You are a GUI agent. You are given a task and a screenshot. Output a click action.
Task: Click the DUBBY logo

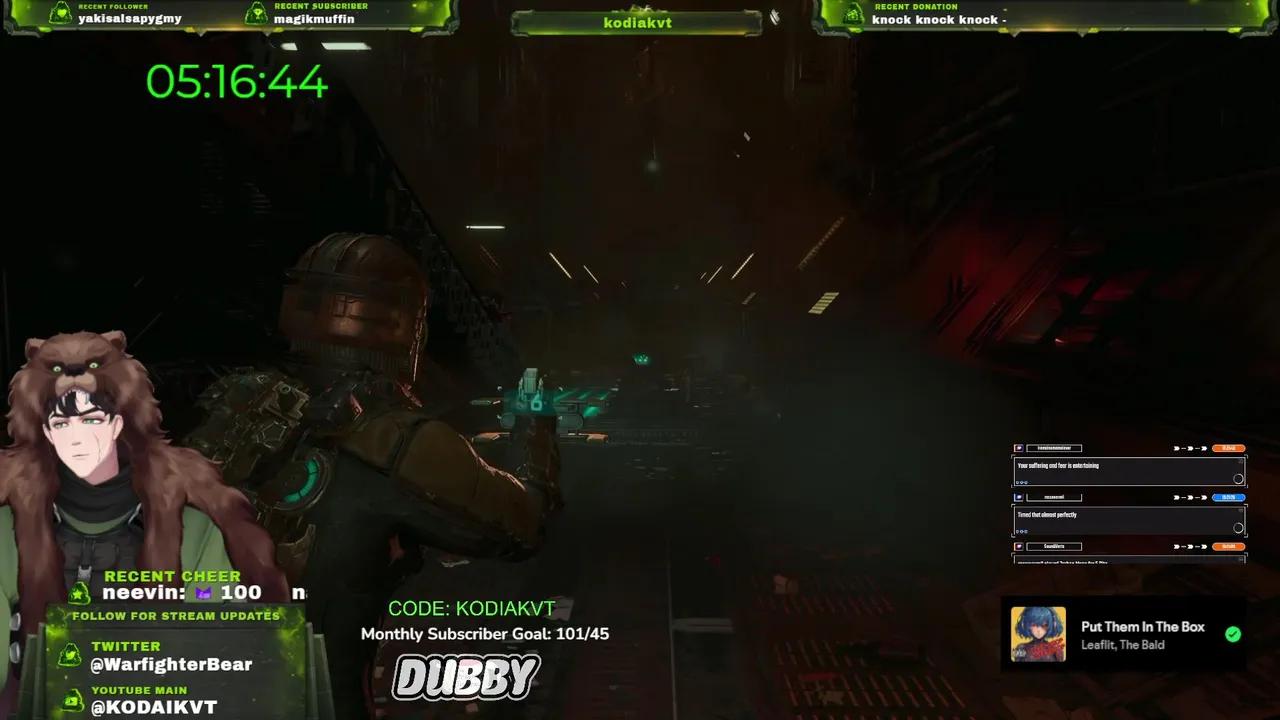click(466, 675)
